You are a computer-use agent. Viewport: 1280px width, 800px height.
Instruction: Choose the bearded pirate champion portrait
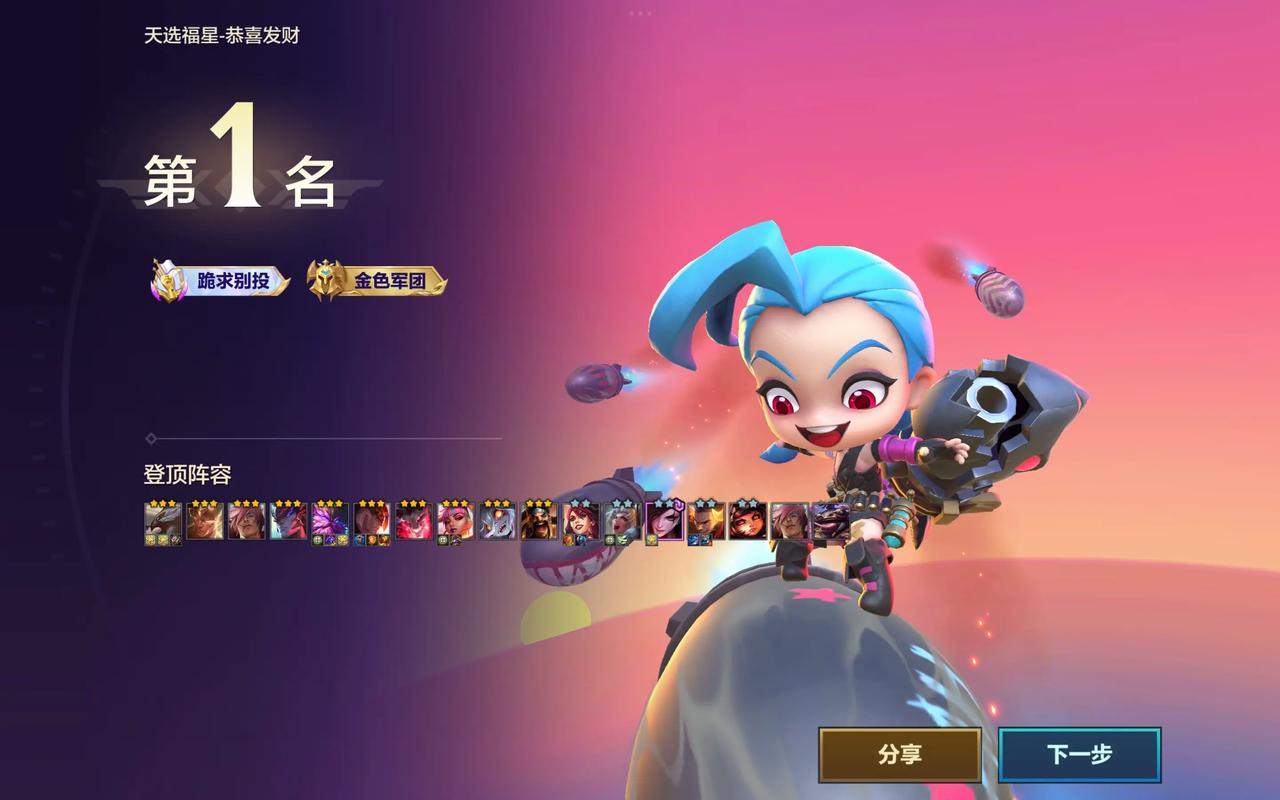pyautogui.click(x=539, y=521)
